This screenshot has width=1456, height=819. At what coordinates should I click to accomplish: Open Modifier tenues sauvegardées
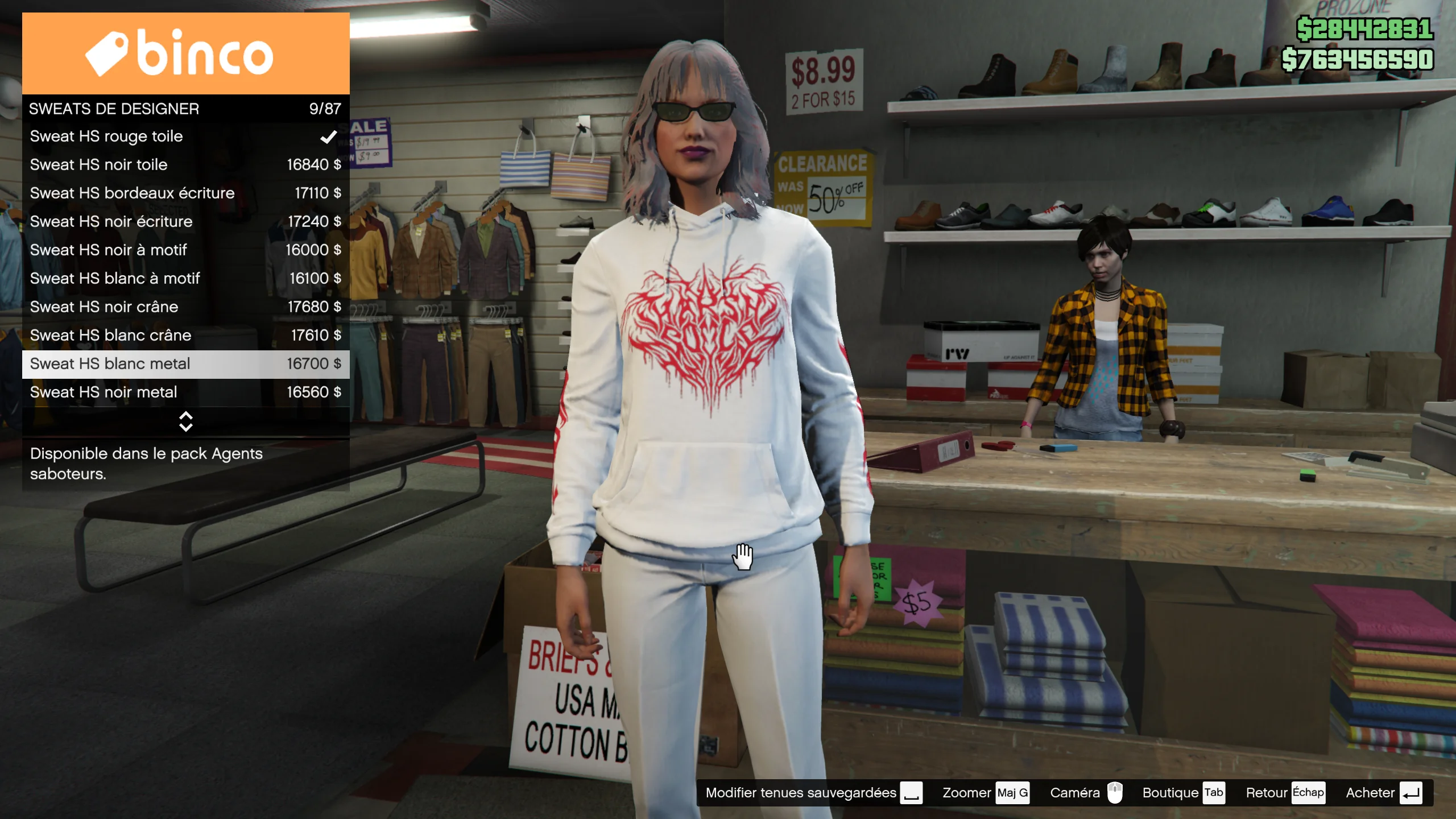(x=813, y=793)
